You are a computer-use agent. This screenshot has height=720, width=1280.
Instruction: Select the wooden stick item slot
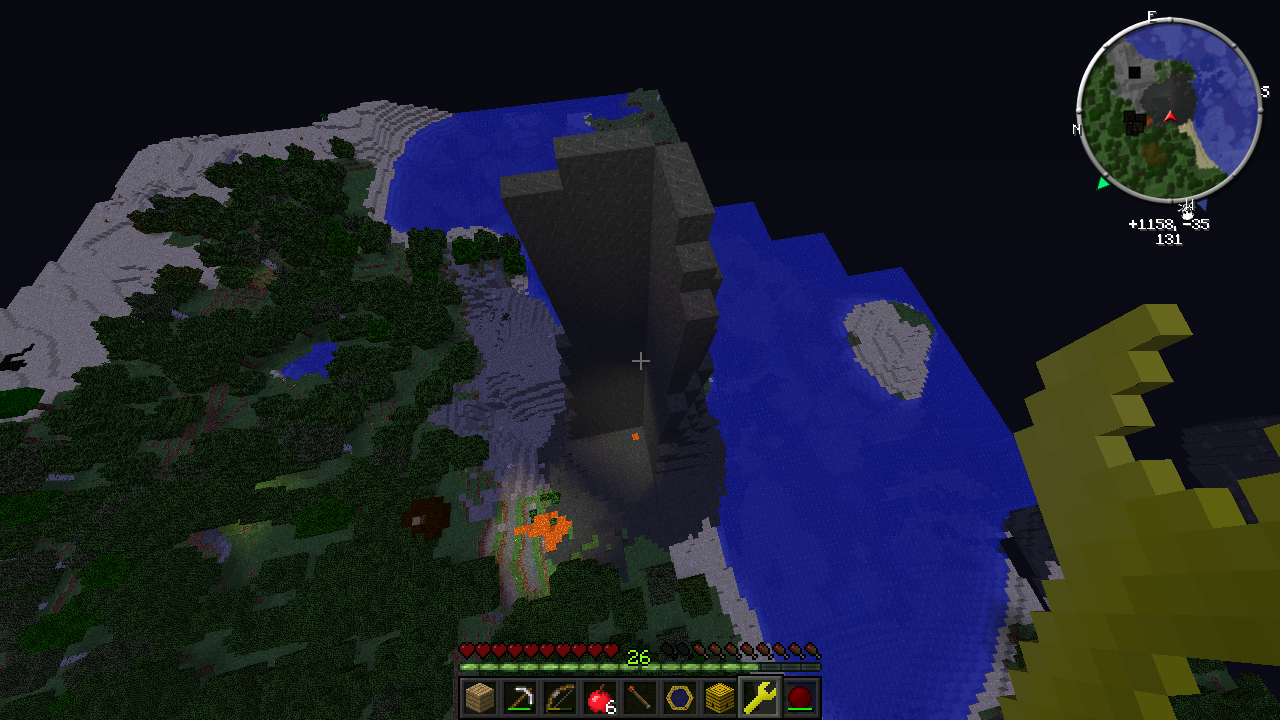pyautogui.click(x=640, y=697)
